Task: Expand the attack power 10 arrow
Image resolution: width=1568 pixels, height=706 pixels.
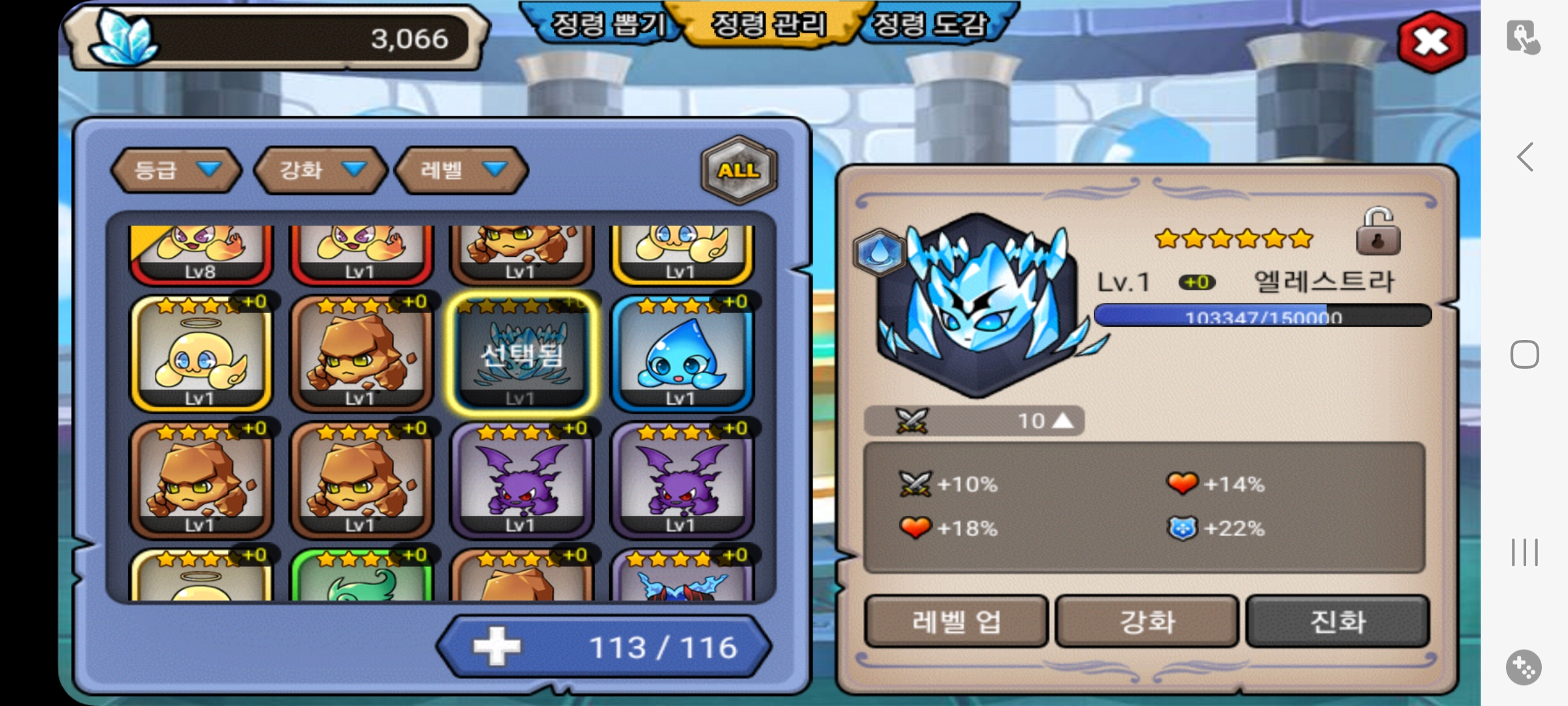Action: coord(1062,421)
